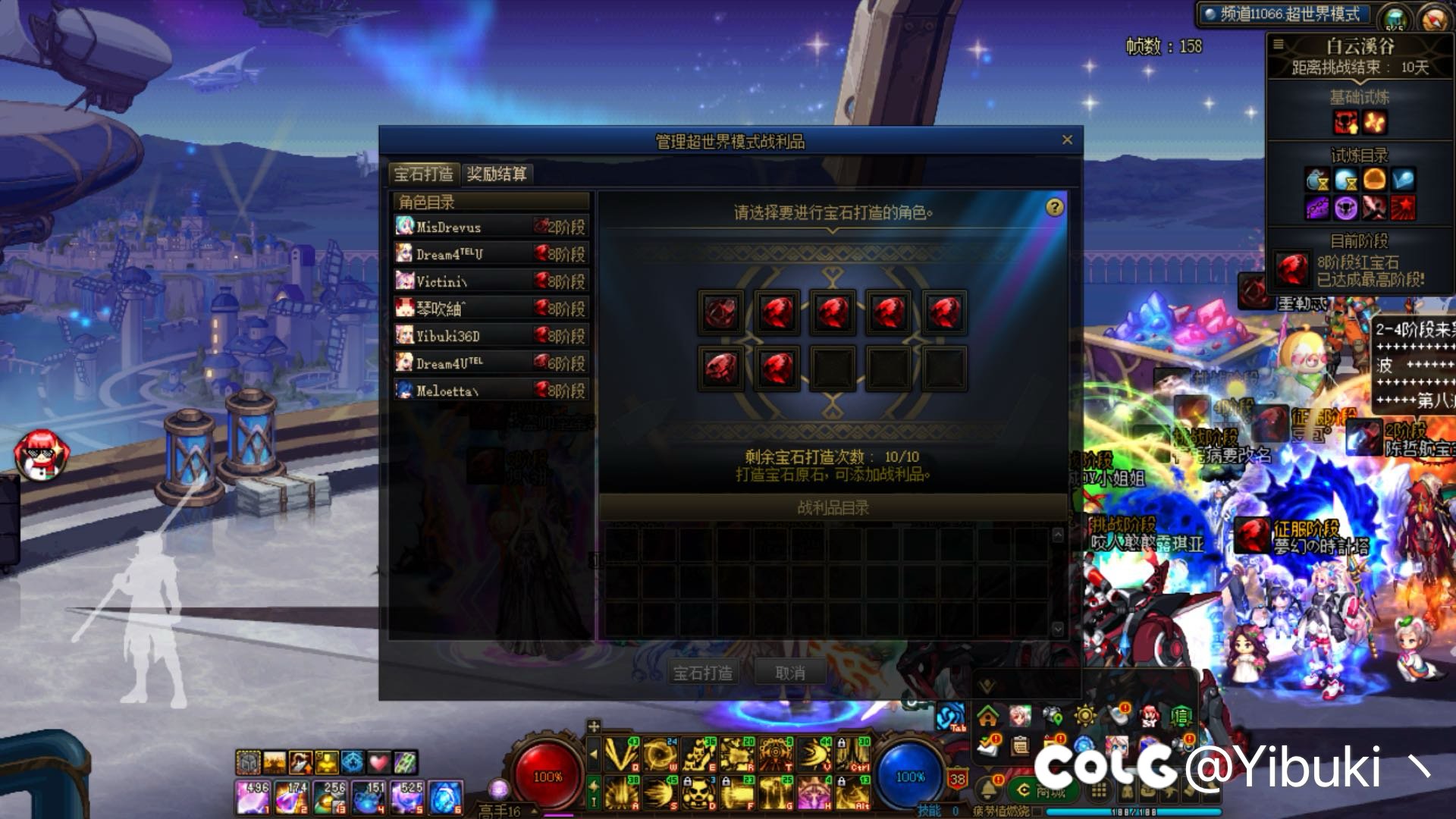Switch to the 奖励结算 tab
Image resolution: width=1456 pixels, height=819 pixels.
pyautogui.click(x=497, y=174)
